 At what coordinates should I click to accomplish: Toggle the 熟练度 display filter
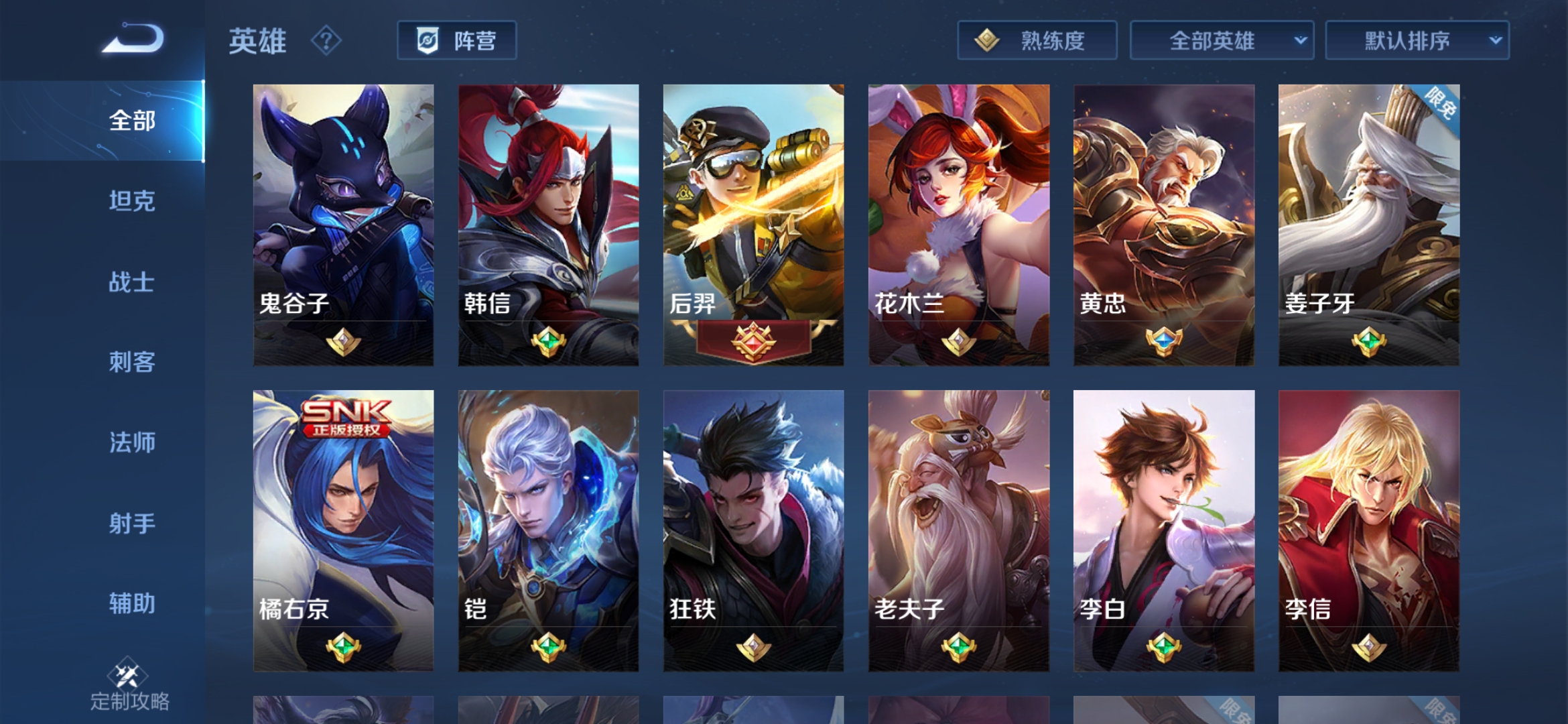point(1037,41)
